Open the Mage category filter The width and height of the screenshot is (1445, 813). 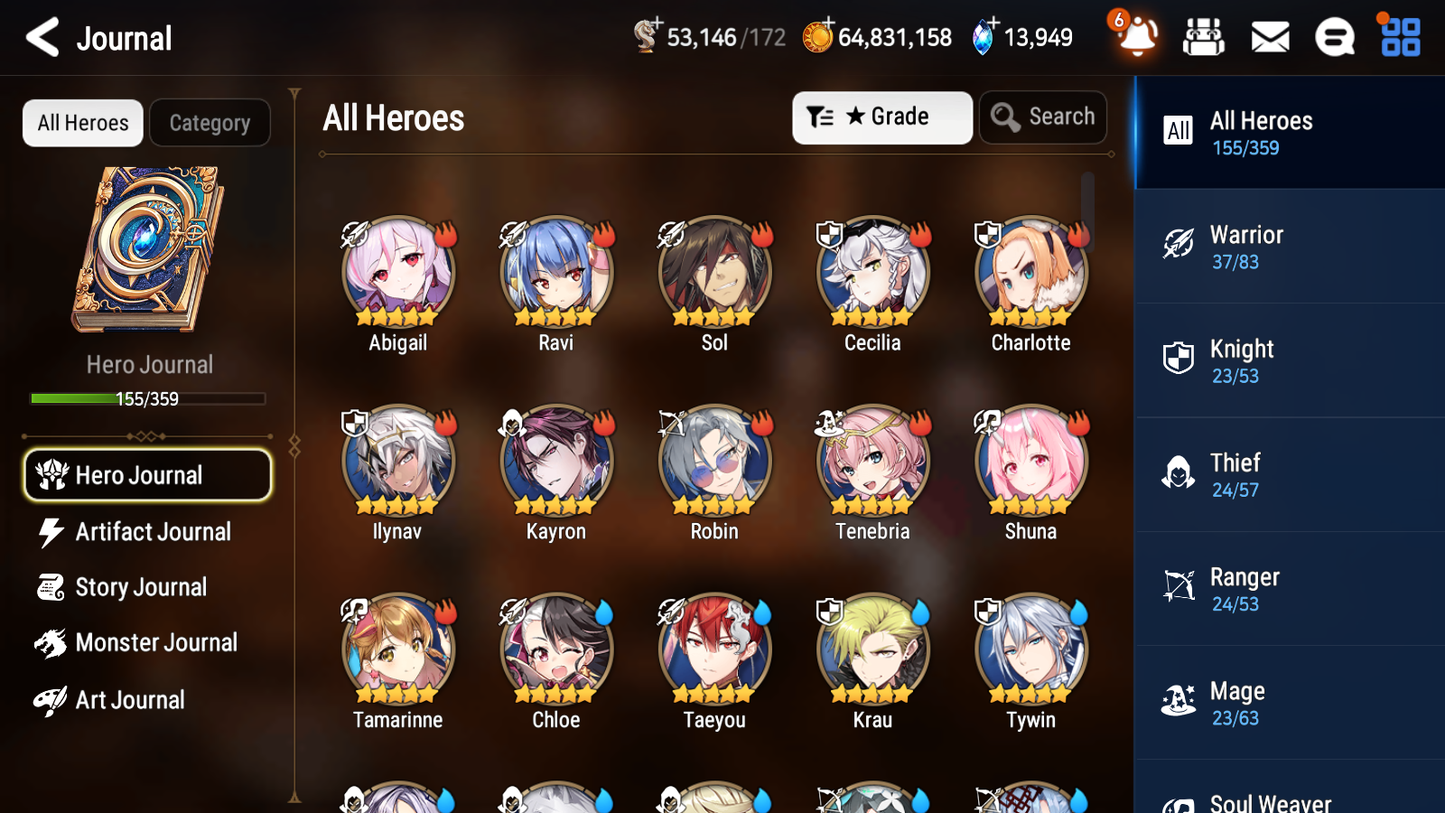coord(1179,703)
